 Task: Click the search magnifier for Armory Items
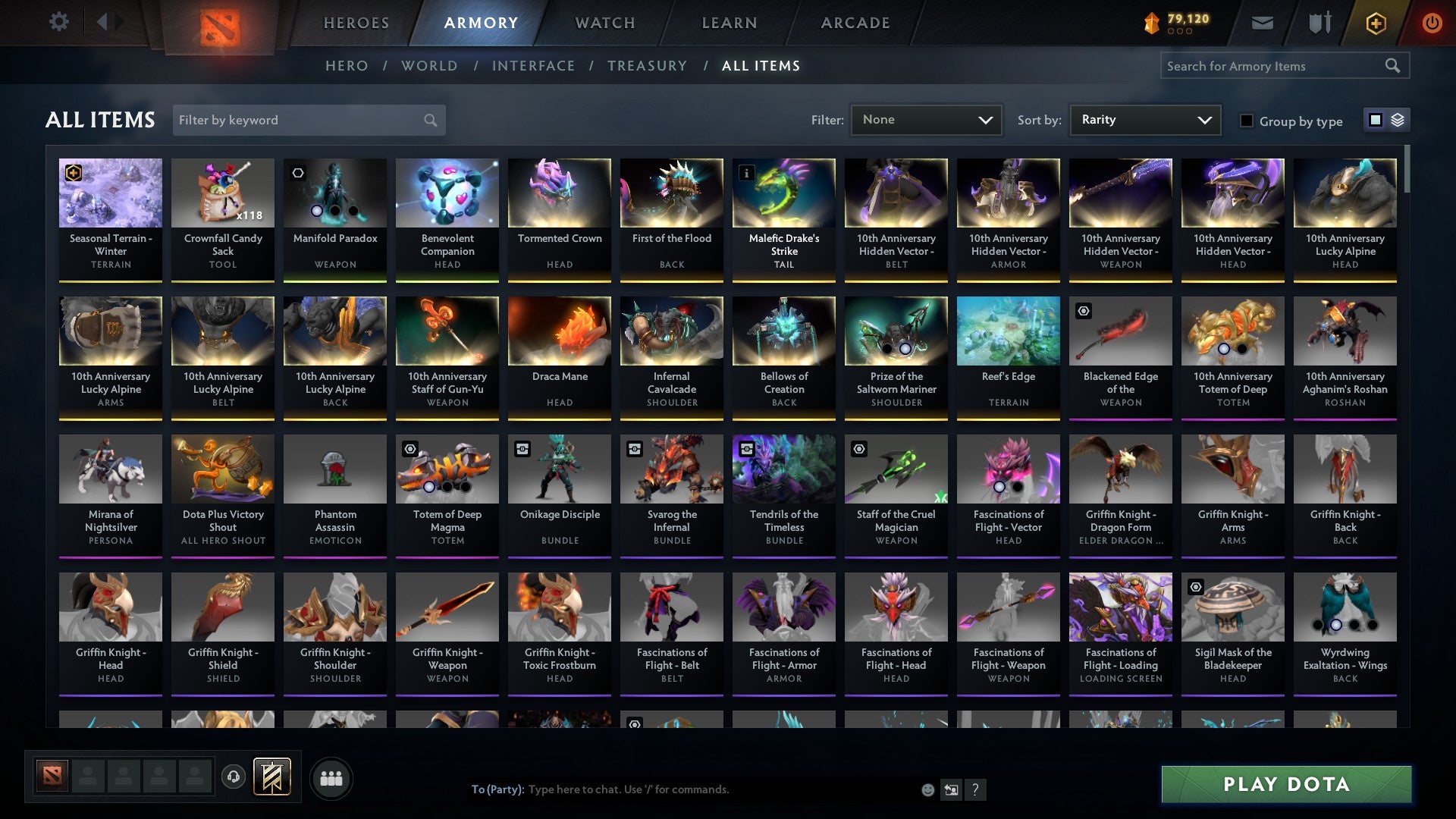[x=1394, y=66]
